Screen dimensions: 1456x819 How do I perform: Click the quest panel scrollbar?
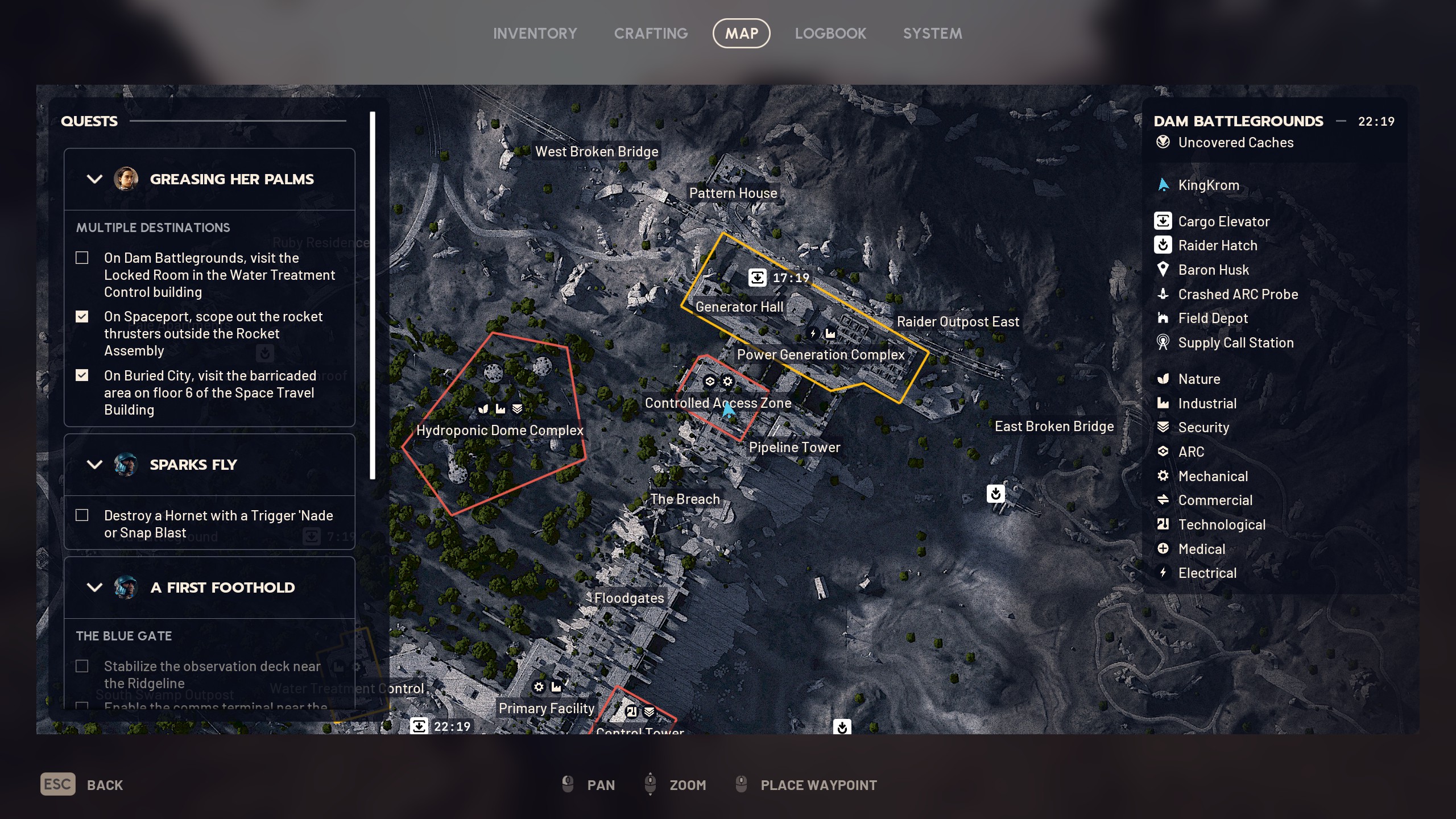pos(372,284)
